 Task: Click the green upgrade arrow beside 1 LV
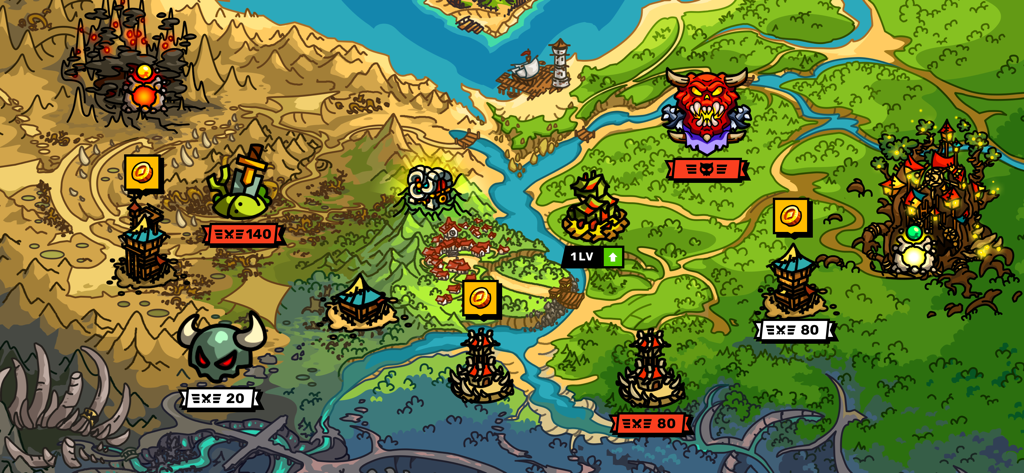(x=613, y=257)
